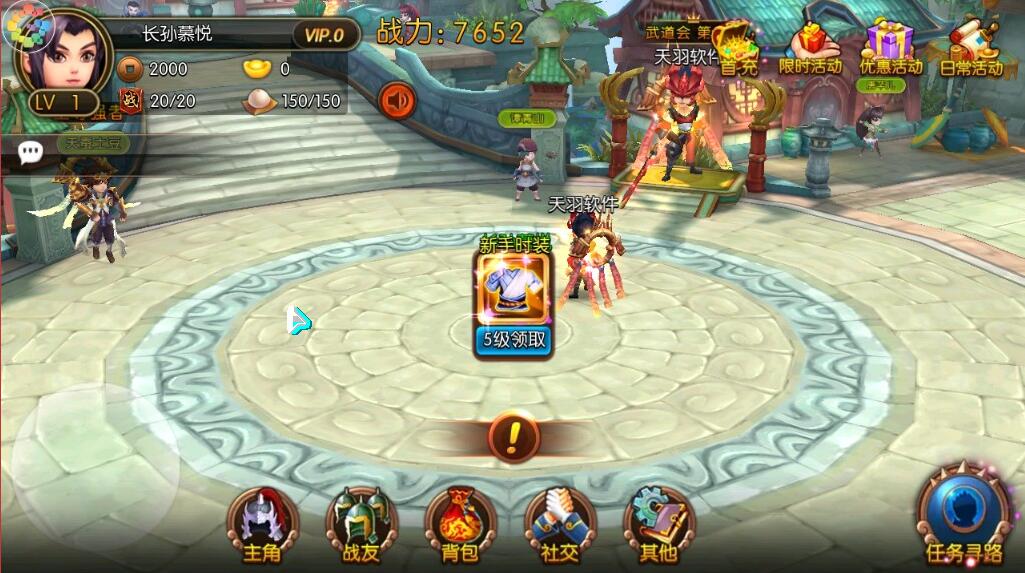Open 日常活动 daily activities
This screenshot has height=573, width=1025.
click(971, 48)
